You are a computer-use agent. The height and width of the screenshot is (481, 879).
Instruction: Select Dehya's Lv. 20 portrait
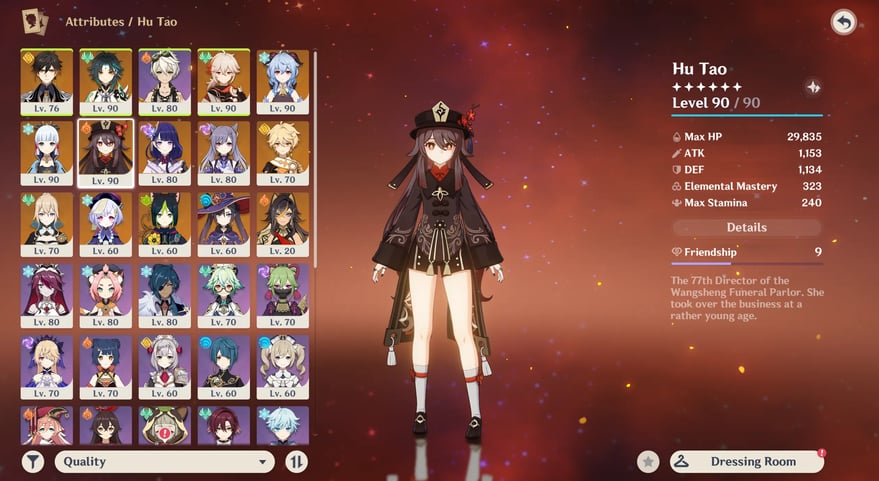click(282, 224)
